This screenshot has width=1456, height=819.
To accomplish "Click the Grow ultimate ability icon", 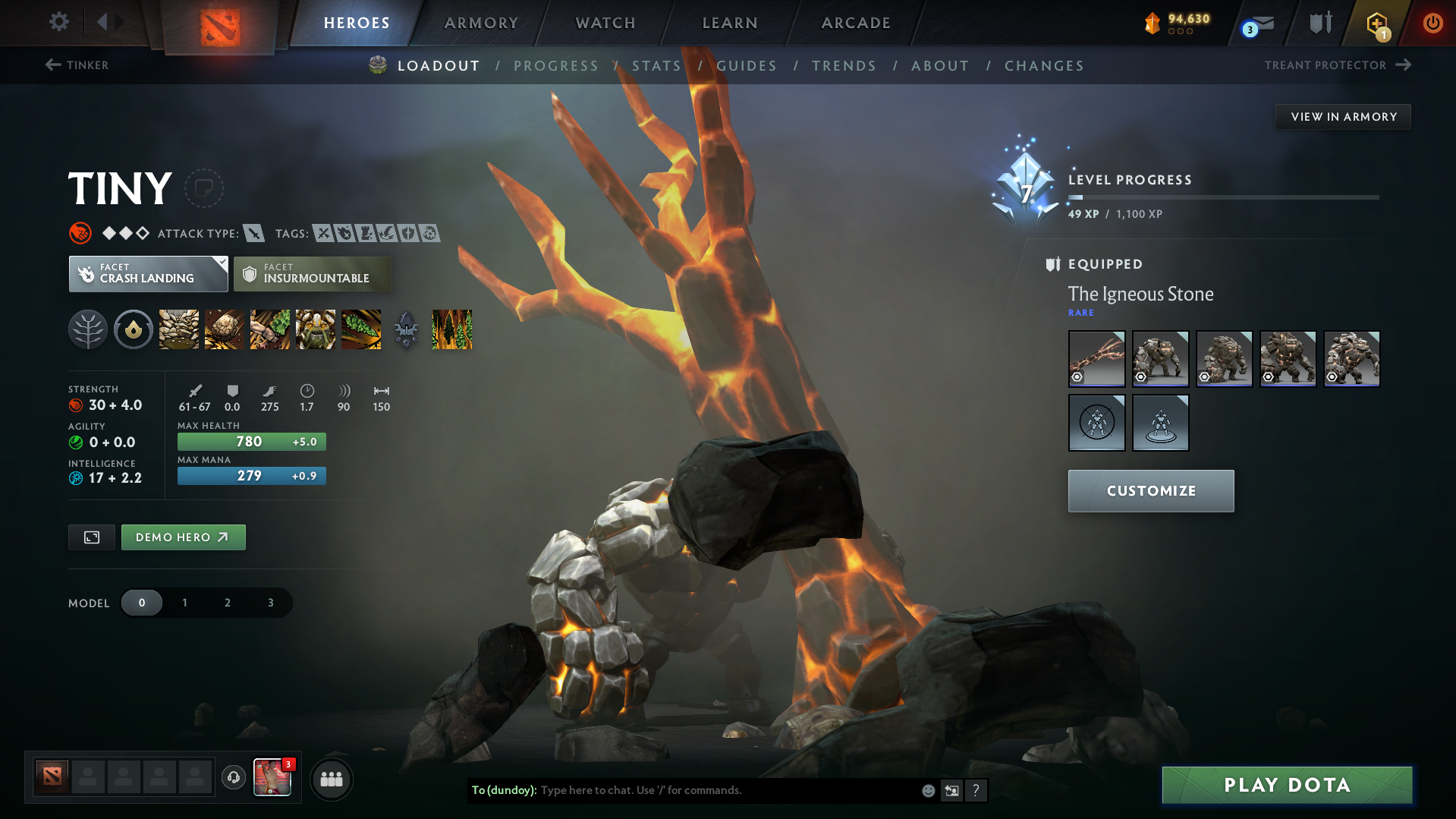I will (316, 329).
